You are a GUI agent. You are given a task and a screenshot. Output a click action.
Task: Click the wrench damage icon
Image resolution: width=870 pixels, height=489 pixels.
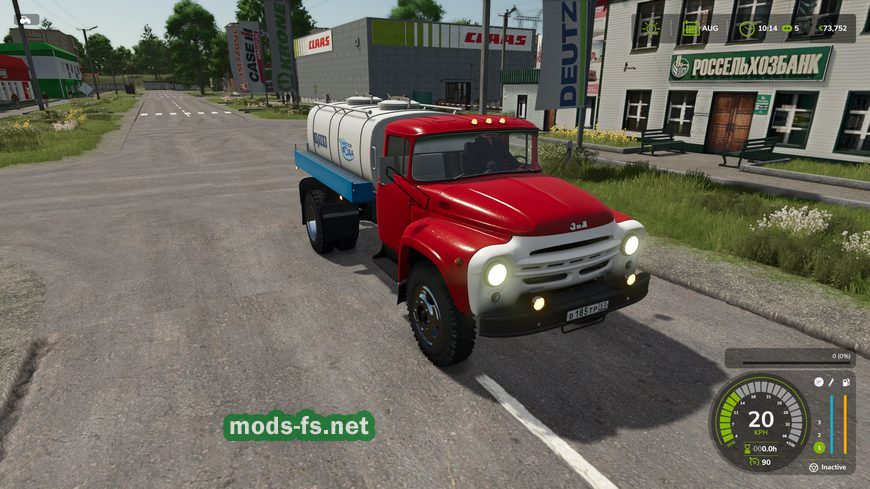click(x=832, y=381)
